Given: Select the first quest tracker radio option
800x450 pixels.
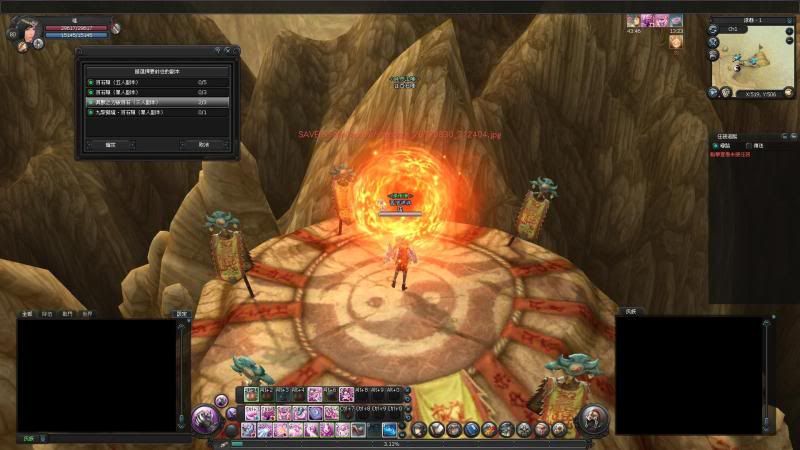Looking at the screenshot, I should pos(715,145).
